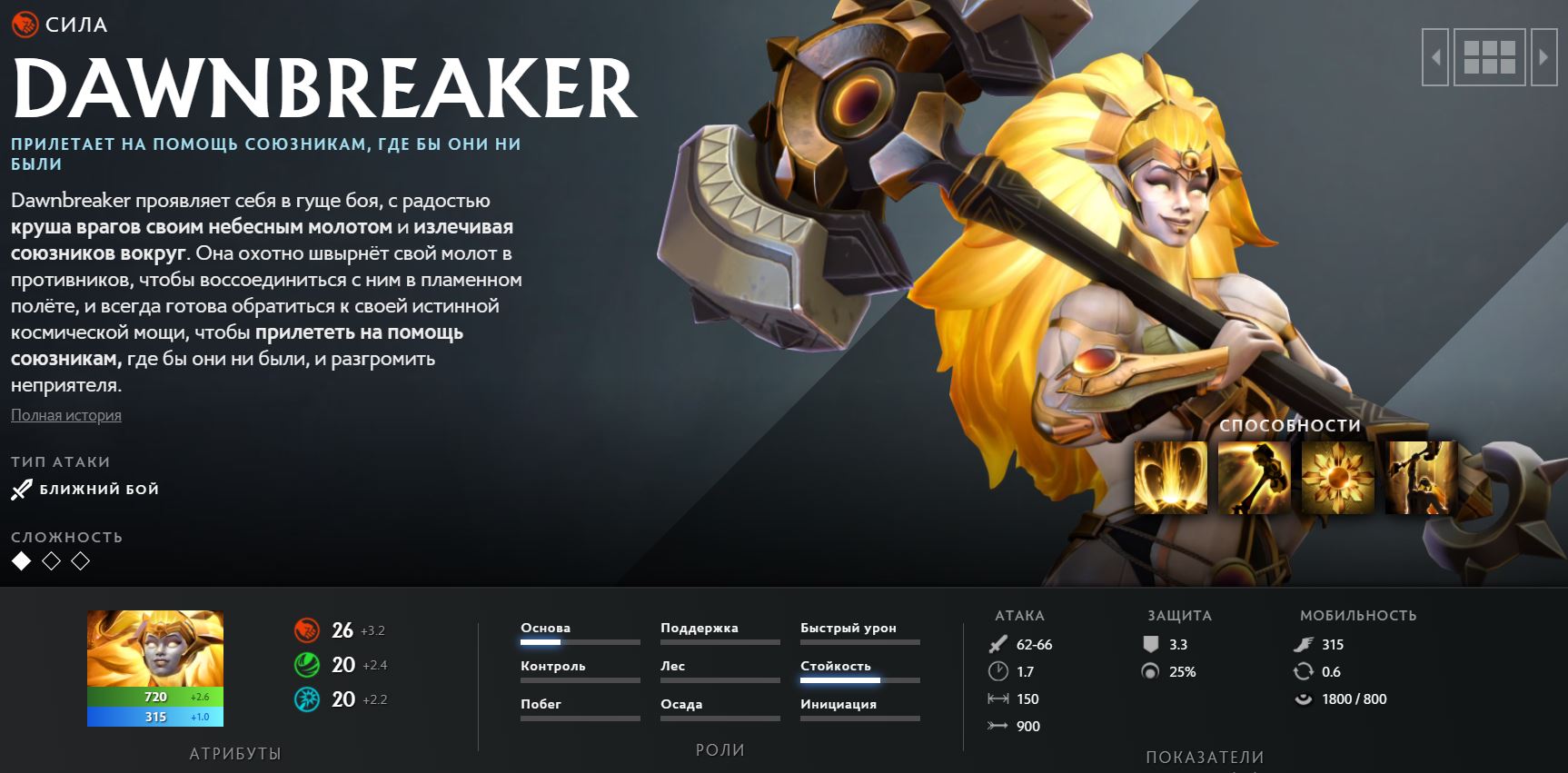1568x773 pixels.
Task: Open the hero grid view
Action: (x=1490, y=57)
